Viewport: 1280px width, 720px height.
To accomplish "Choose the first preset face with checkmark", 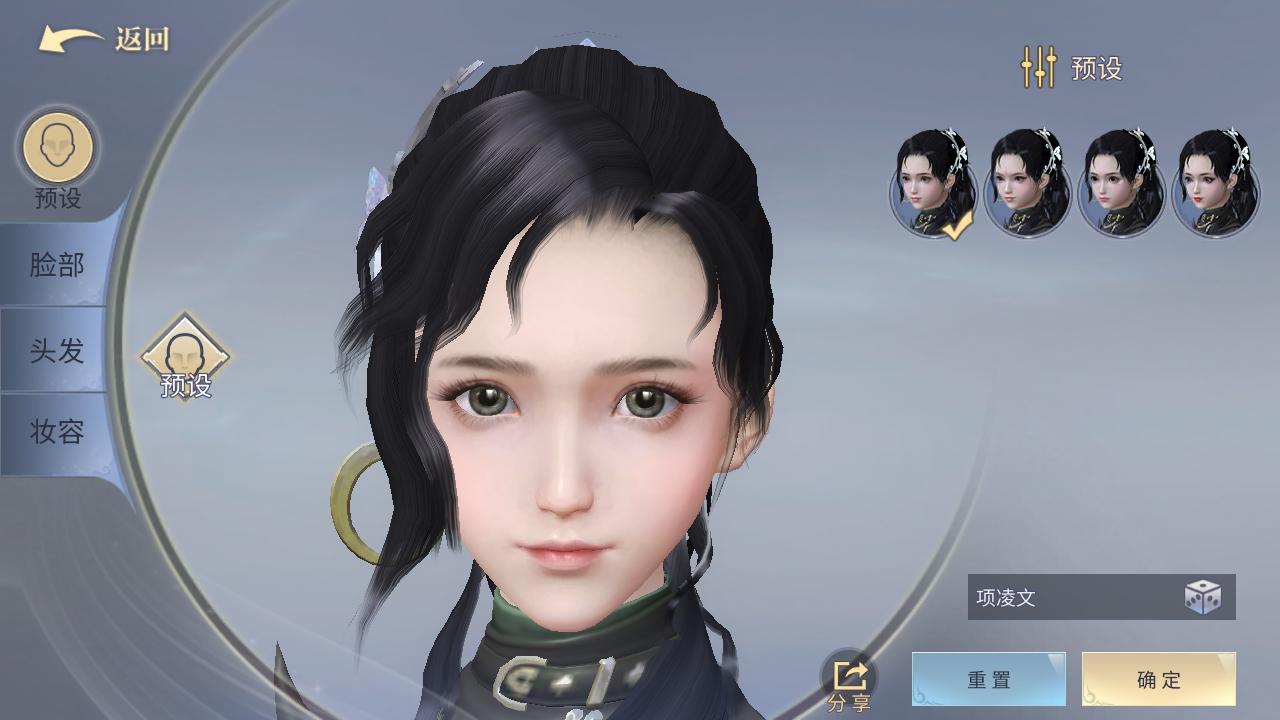I will pyautogui.click(x=934, y=184).
